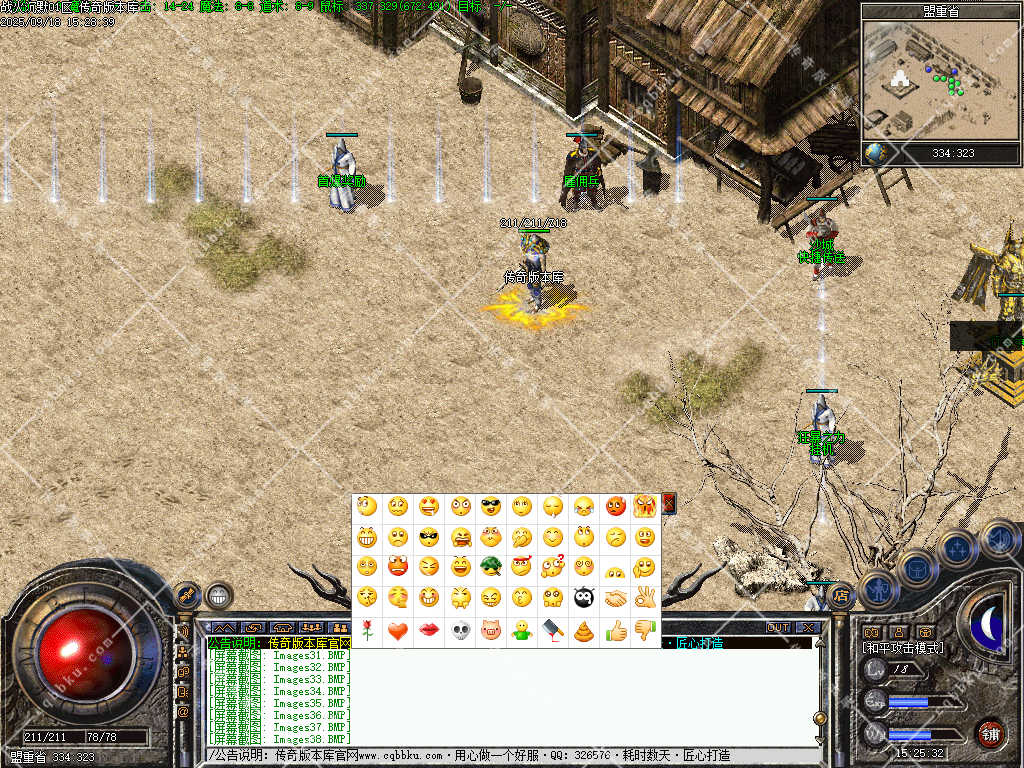The image size is (1024, 768).
Task: Choose the orange heart emoji
Action: pyautogui.click(x=398, y=630)
